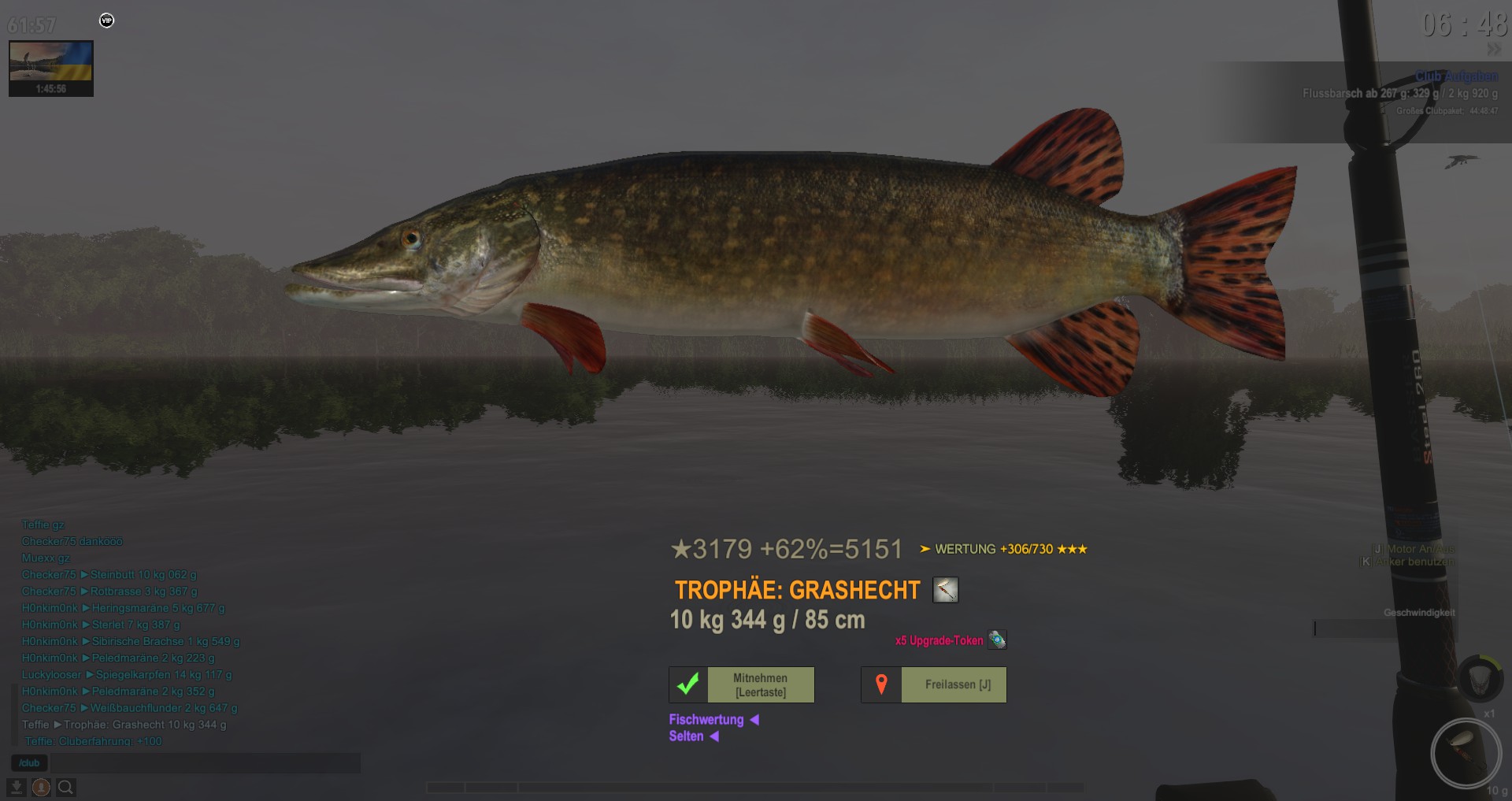1512x801 pixels.
Task: Select the /club chat channel tag
Action: pos(29,762)
